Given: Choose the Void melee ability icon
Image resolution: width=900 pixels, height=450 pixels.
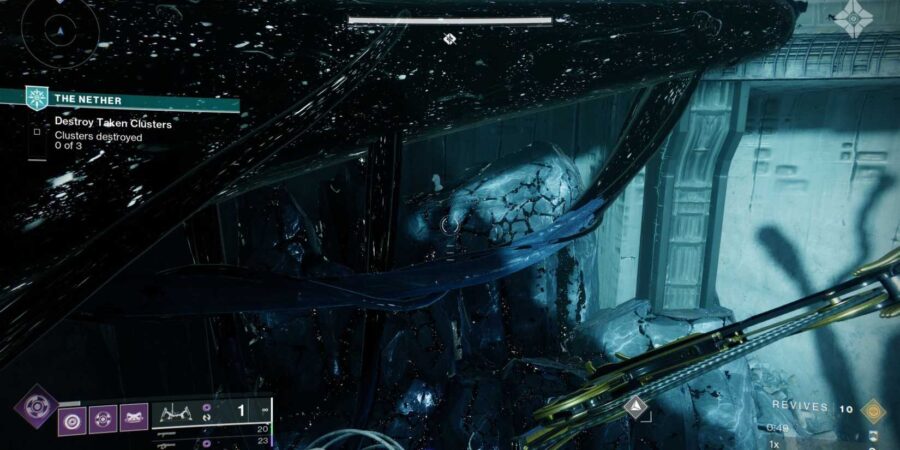Looking at the screenshot, I should tap(103, 417).
